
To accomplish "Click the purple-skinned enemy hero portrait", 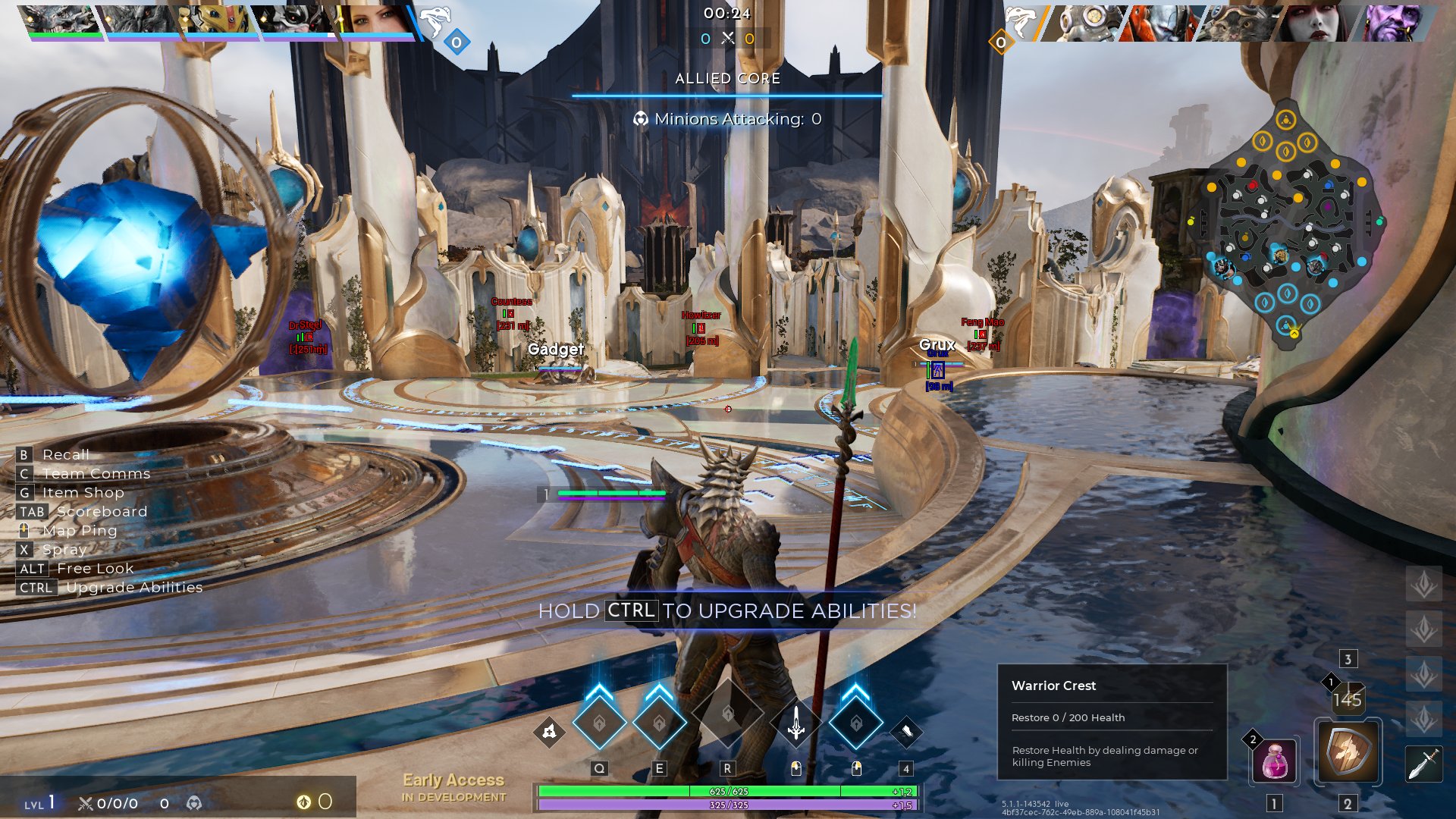I will click(1395, 23).
